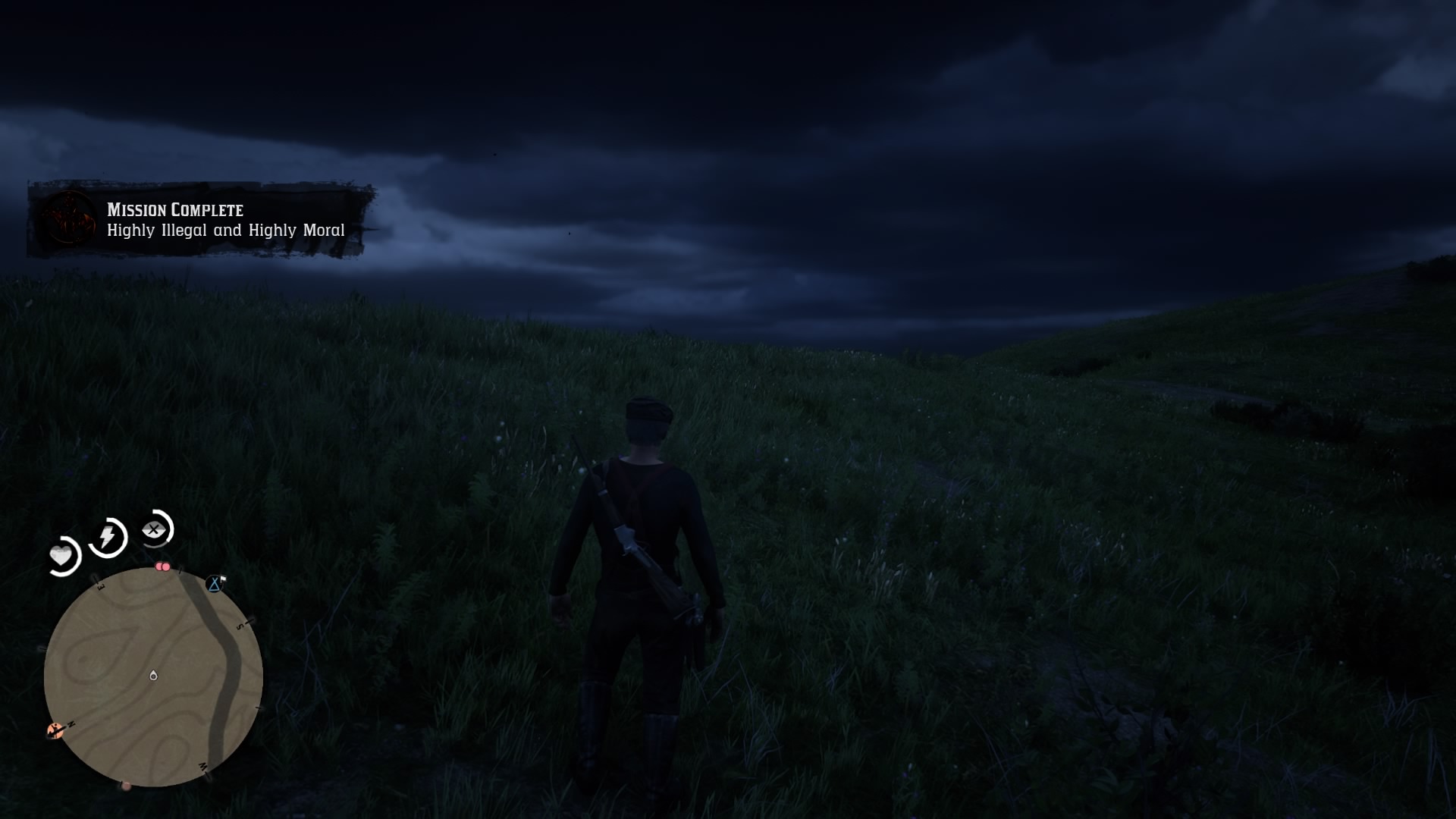Viewport: 1456px width, 819px height.
Task: Select the Mission Complete header text
Action: pyautogui.click(x=173, y=210)
